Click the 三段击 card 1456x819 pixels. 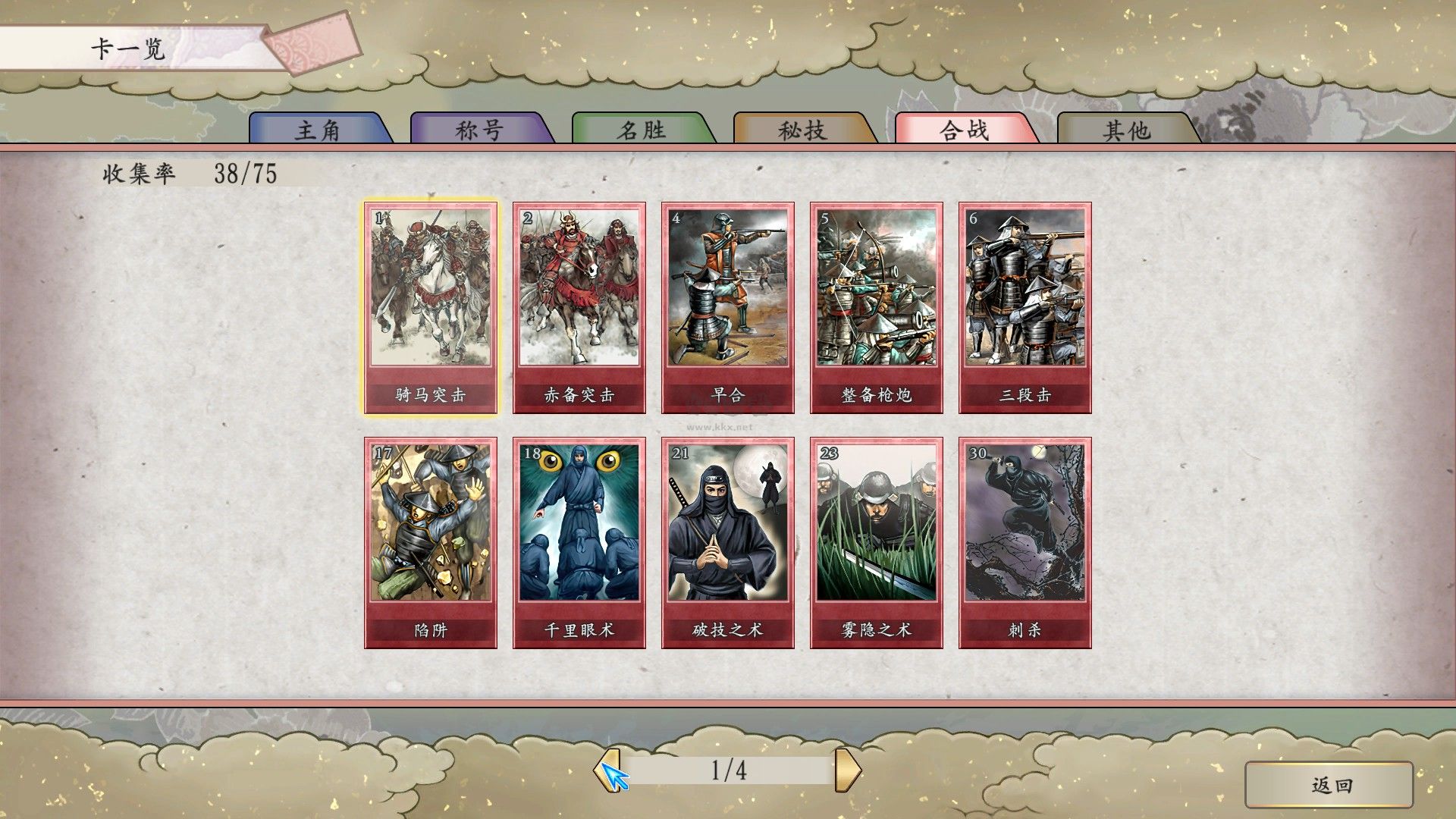1025,307
